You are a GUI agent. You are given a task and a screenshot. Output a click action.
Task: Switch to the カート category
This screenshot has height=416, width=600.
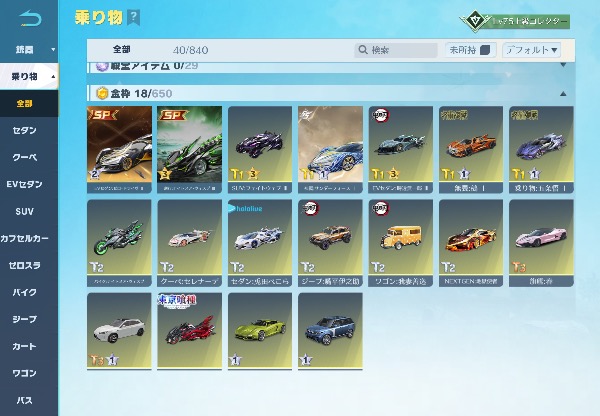pos(25,347)
